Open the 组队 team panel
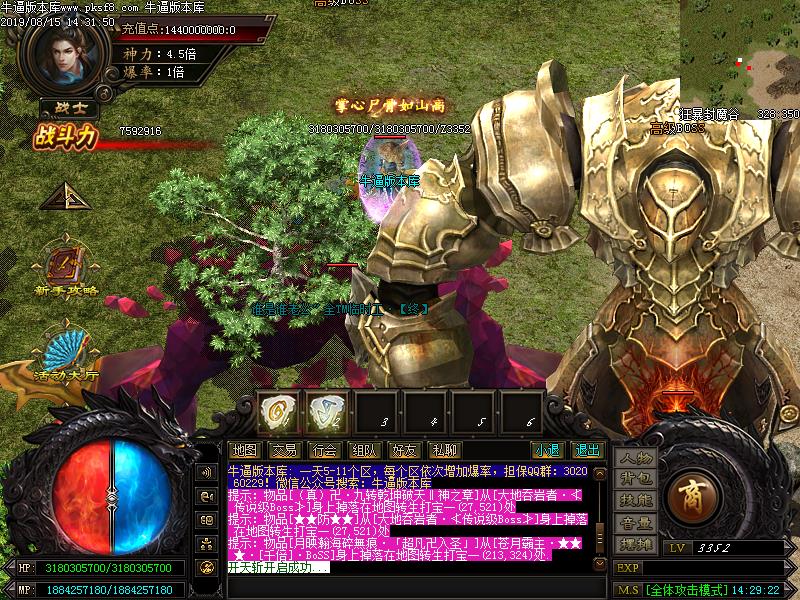The image size is (800, 600). [x=364, y=450]
